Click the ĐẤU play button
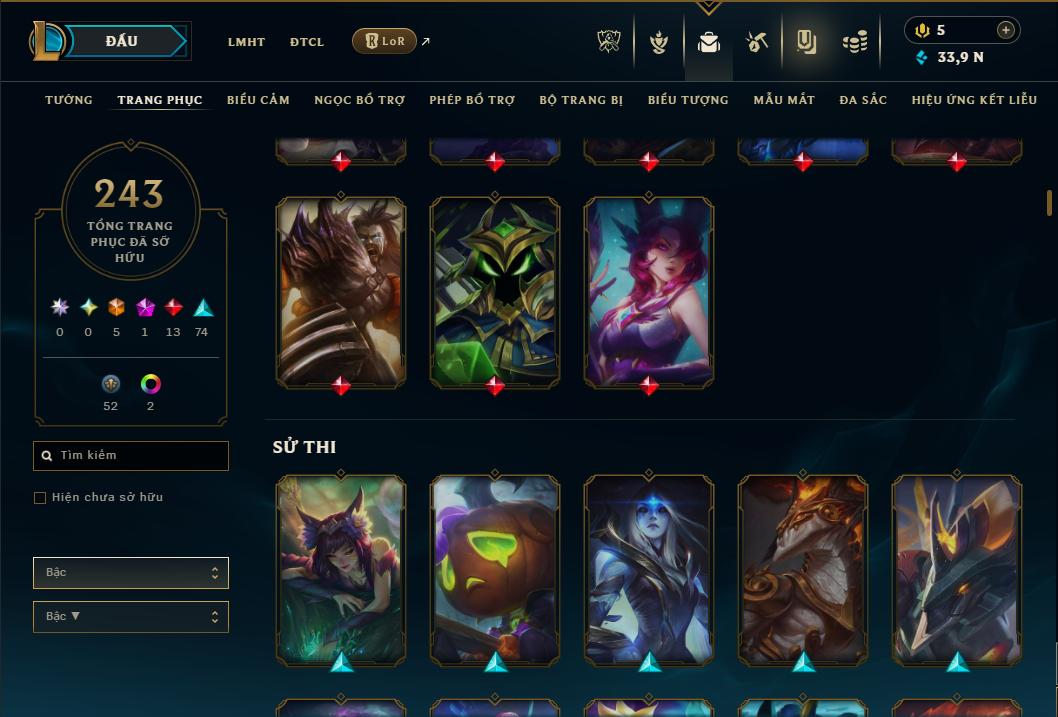This screenshot has height=717, width=1058. pyautogui.click(x=122, y=41)
